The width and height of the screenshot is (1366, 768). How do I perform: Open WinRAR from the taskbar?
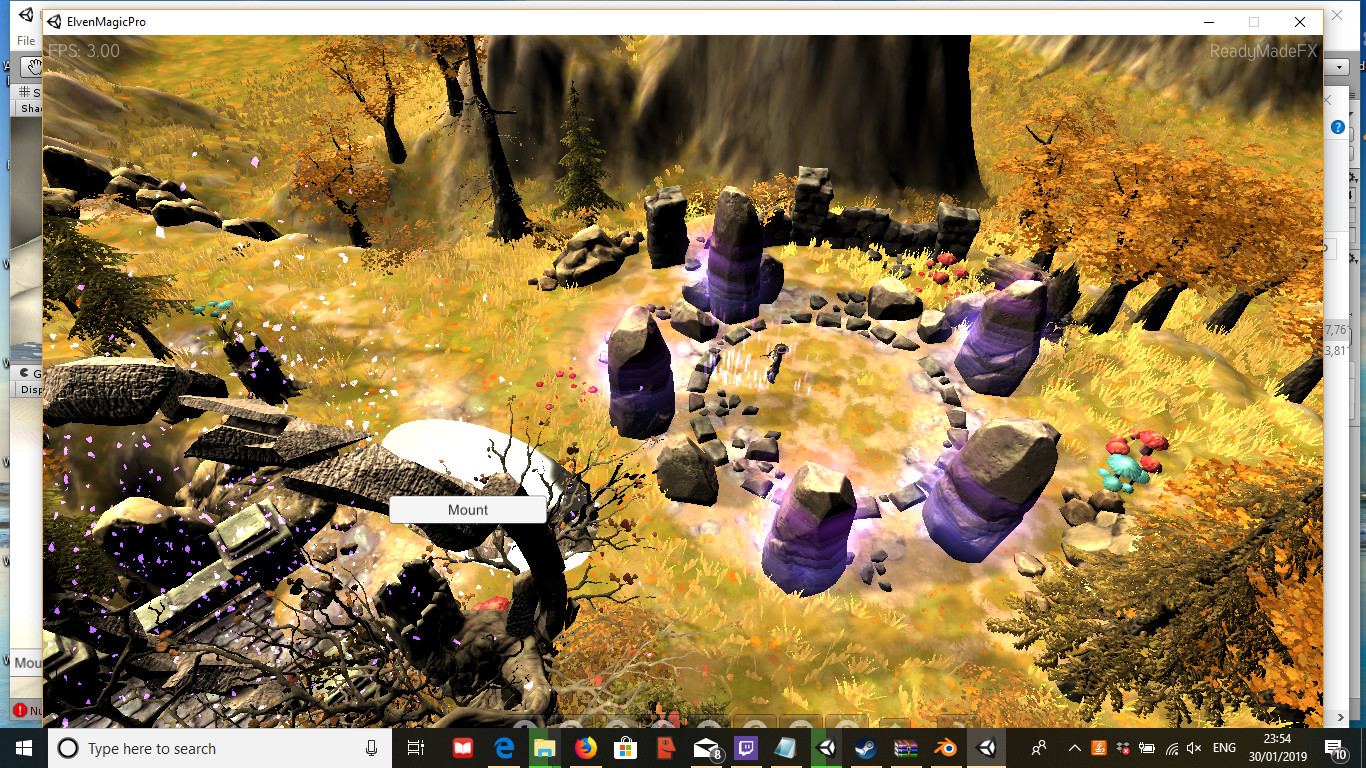point(908,748)
